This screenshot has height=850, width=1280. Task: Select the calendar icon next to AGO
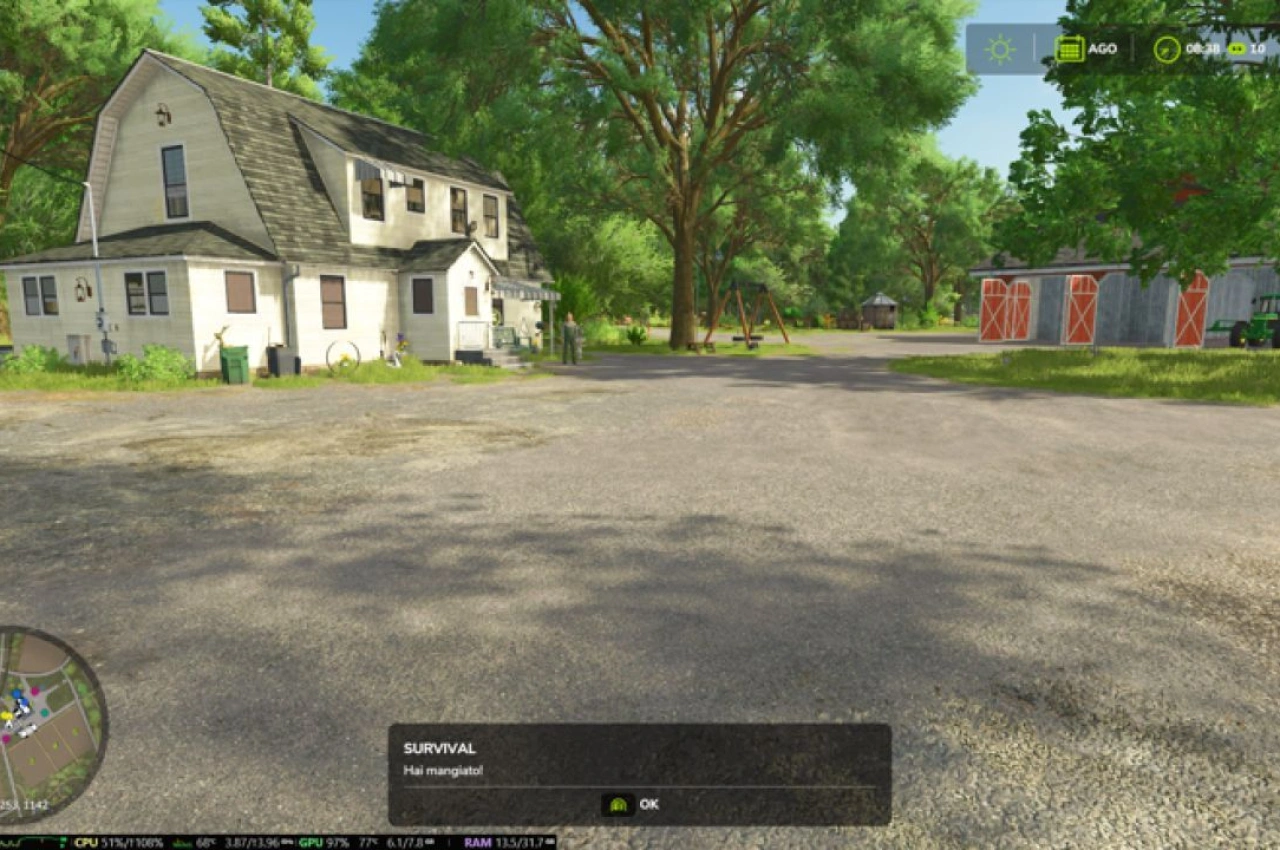coord(1068,47)
